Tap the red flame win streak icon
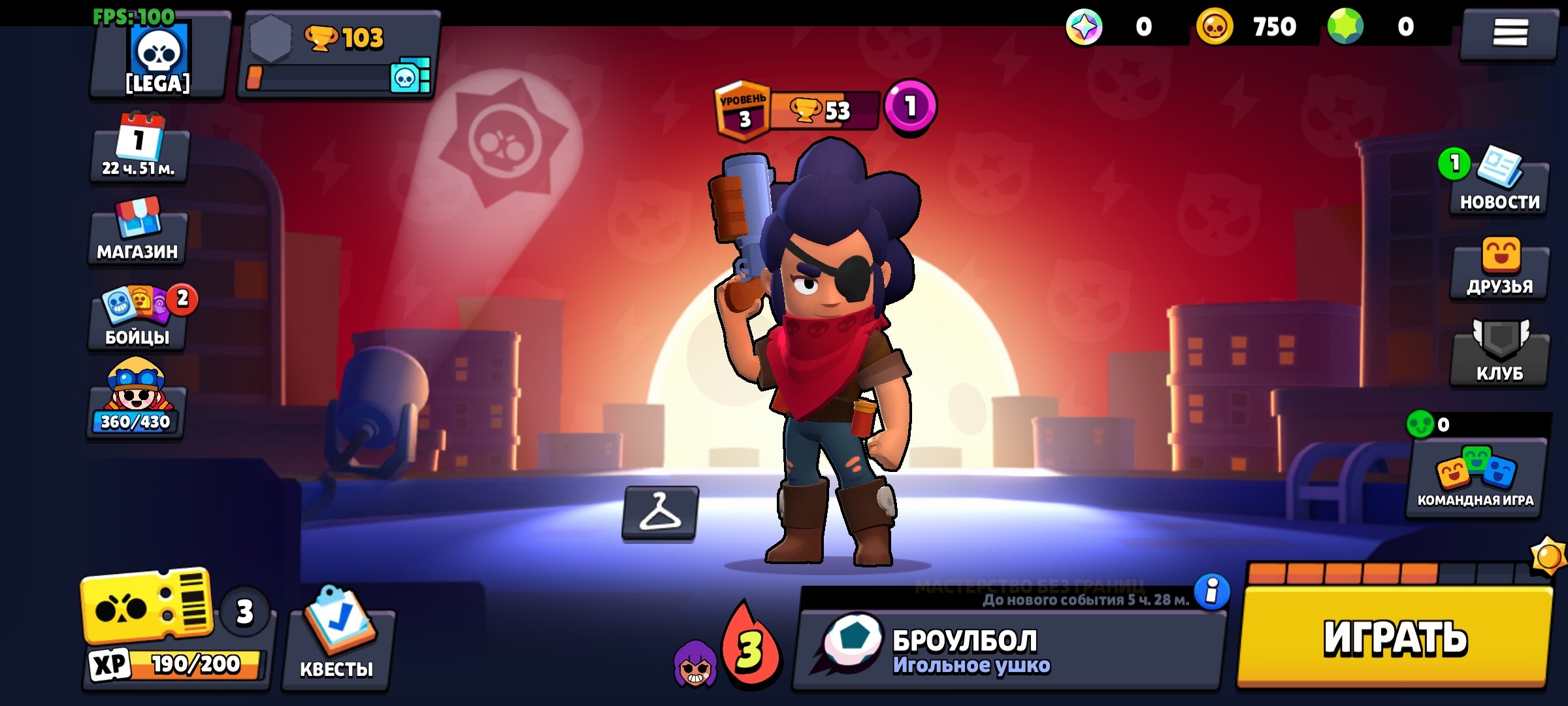The width and height of the screenshot is (1568, 706). [x=750, y=647]
